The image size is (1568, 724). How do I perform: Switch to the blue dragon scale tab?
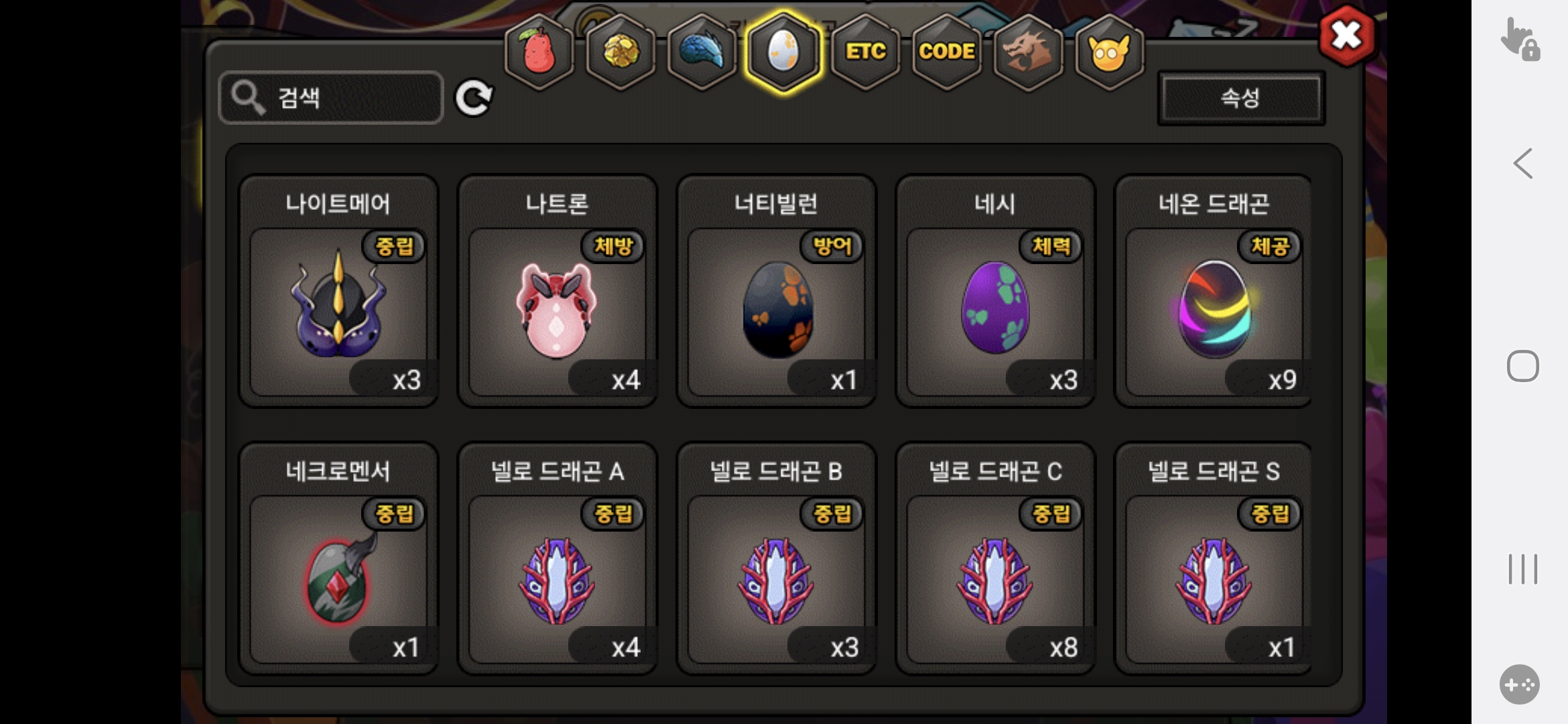tap(702, 52)
